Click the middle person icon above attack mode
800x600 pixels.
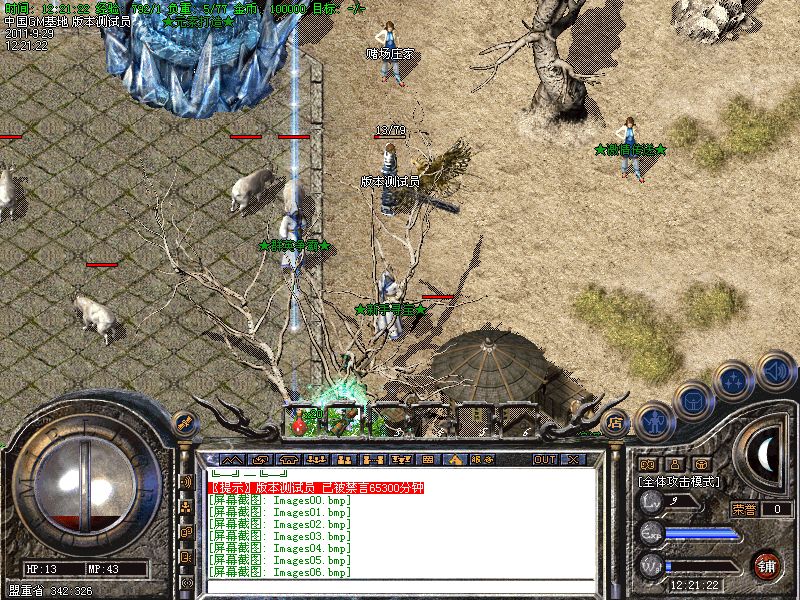point(673,464)
